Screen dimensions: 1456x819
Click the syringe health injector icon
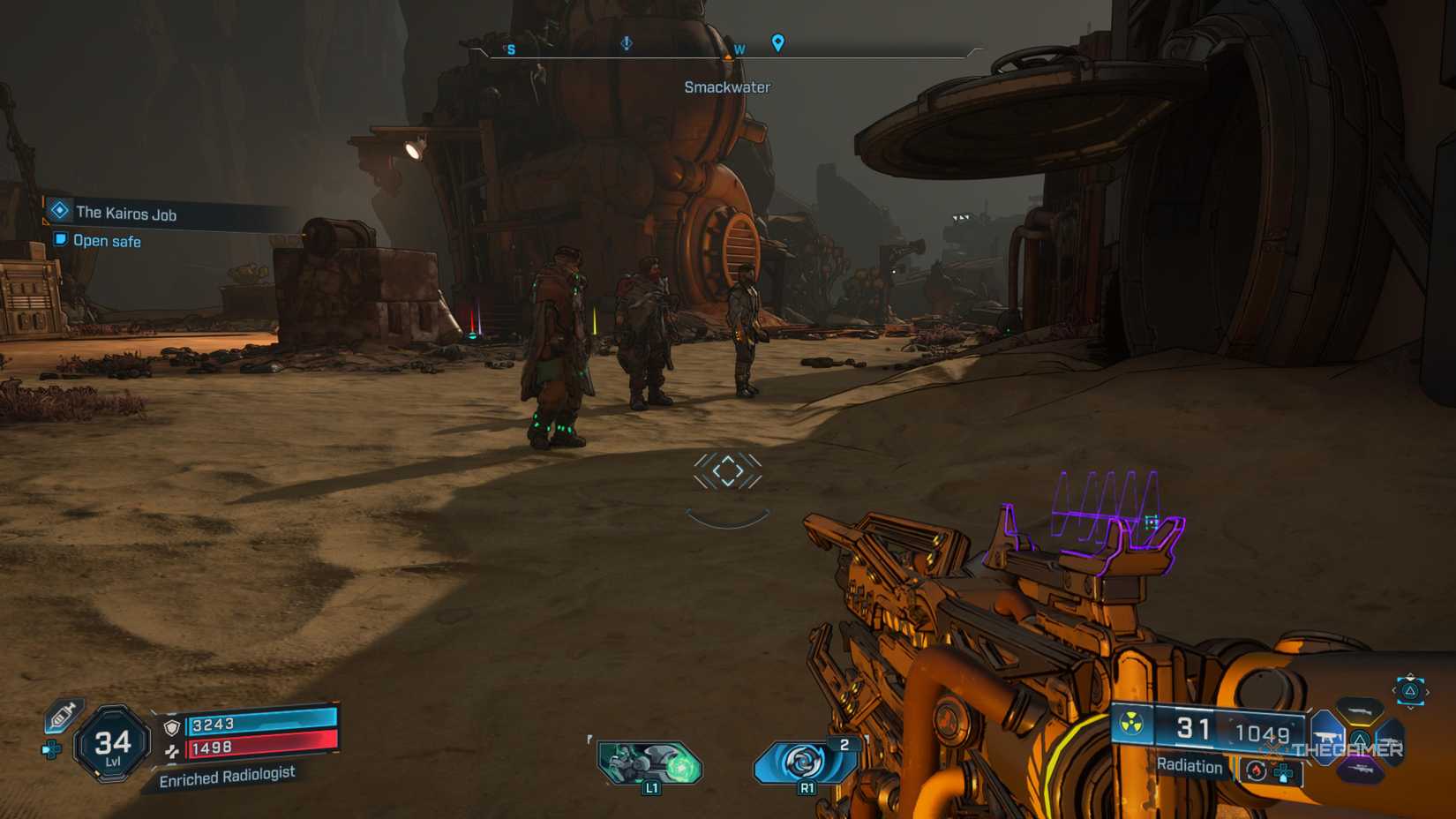[62, 715]
